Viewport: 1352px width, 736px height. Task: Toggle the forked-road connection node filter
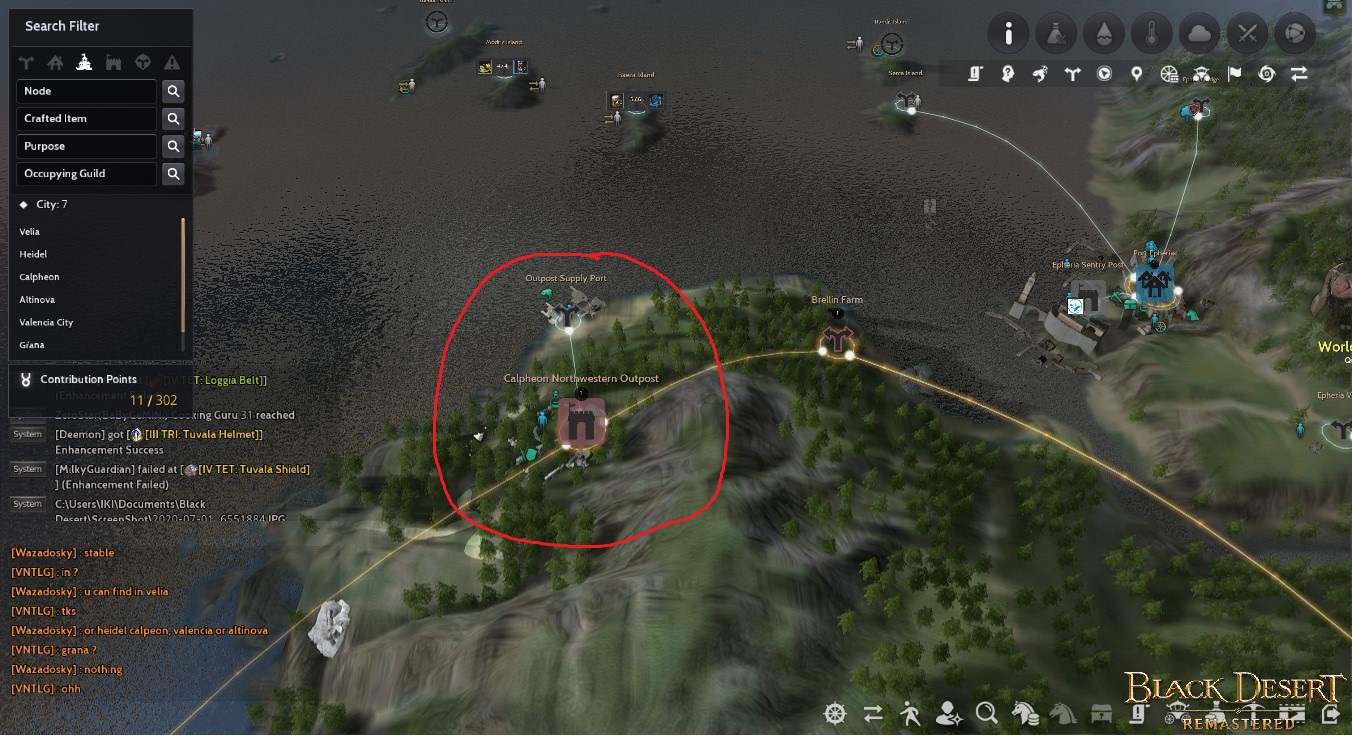(x=26, y=61)
